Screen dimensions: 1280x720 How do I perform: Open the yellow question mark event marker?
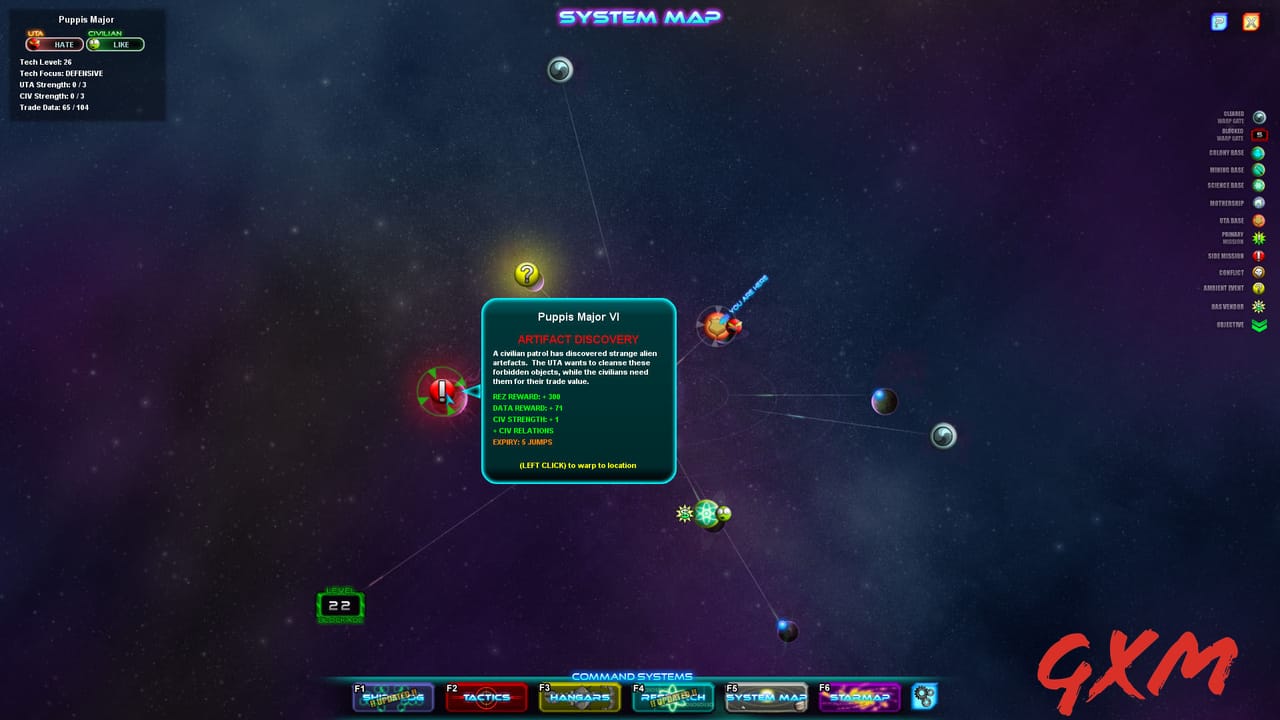point(527,272)
